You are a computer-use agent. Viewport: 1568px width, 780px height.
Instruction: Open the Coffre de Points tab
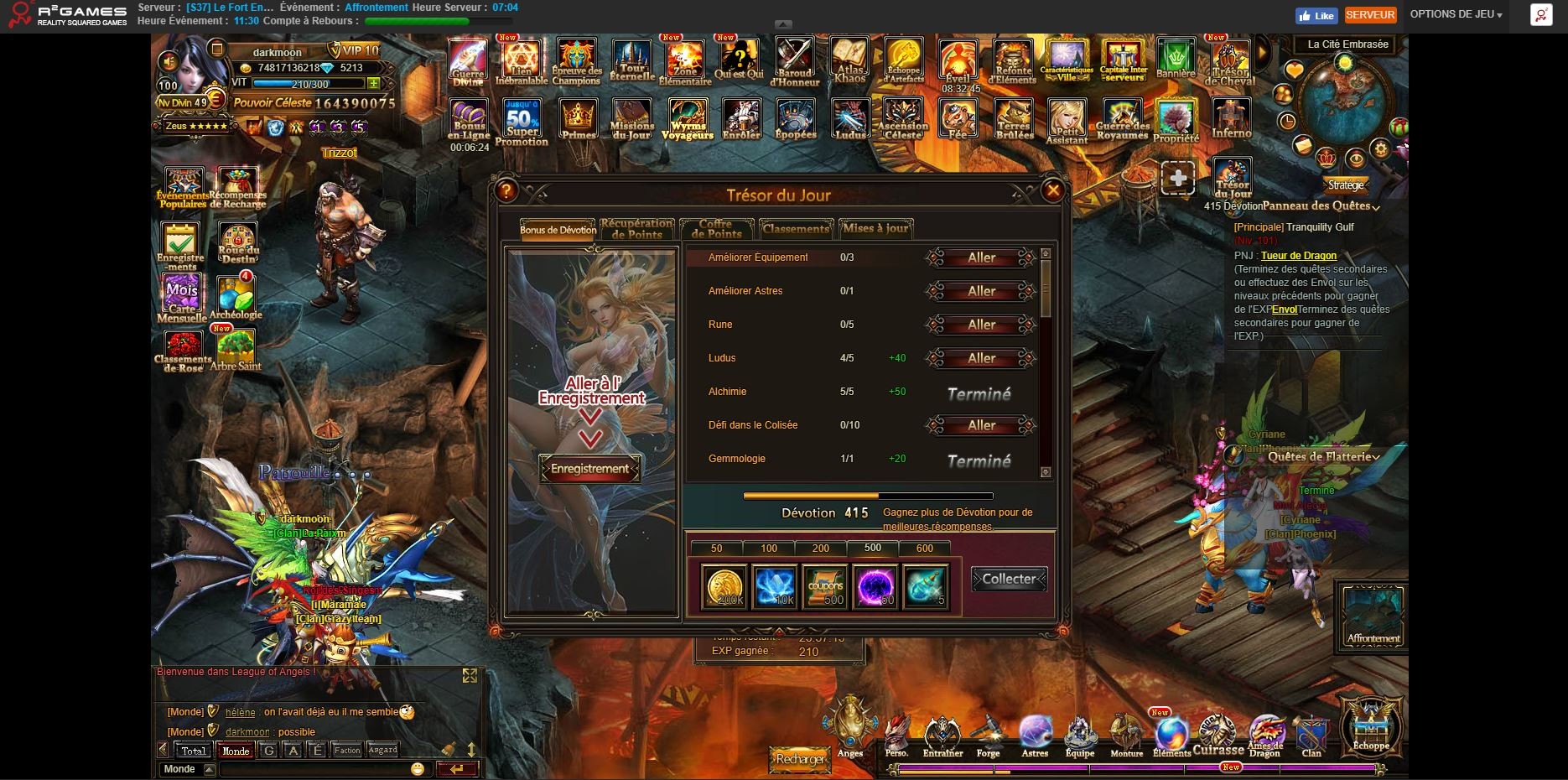click(x=715, y=229)
